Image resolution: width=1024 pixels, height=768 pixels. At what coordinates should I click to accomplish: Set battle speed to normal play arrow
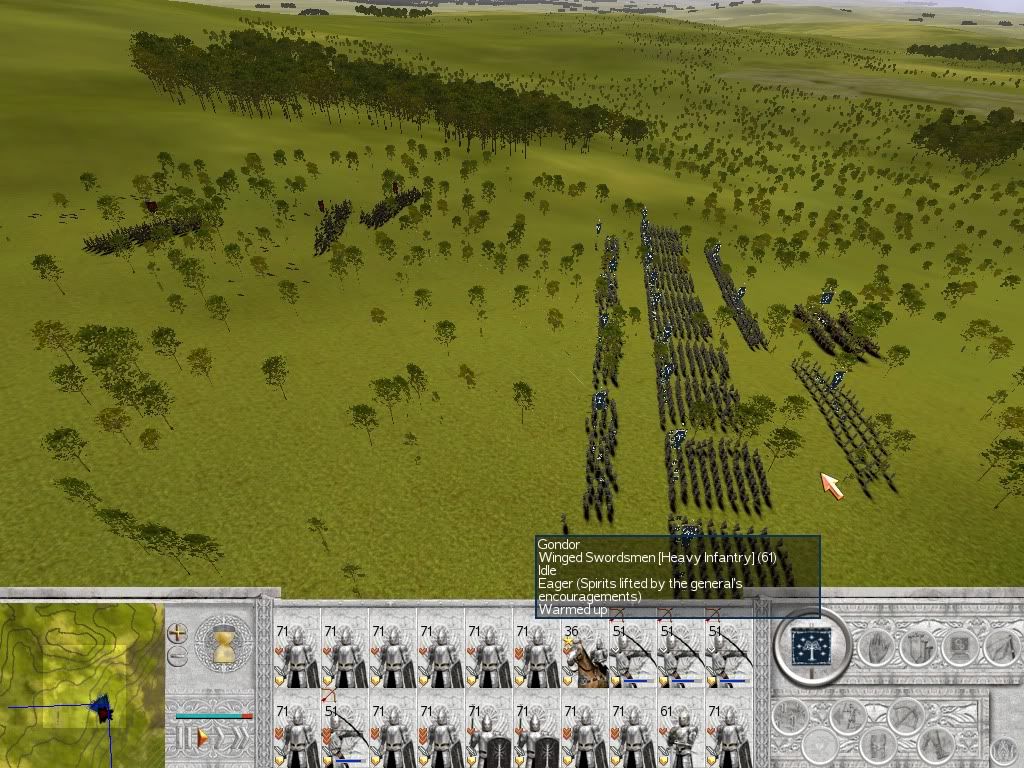[x=203, y=738]
